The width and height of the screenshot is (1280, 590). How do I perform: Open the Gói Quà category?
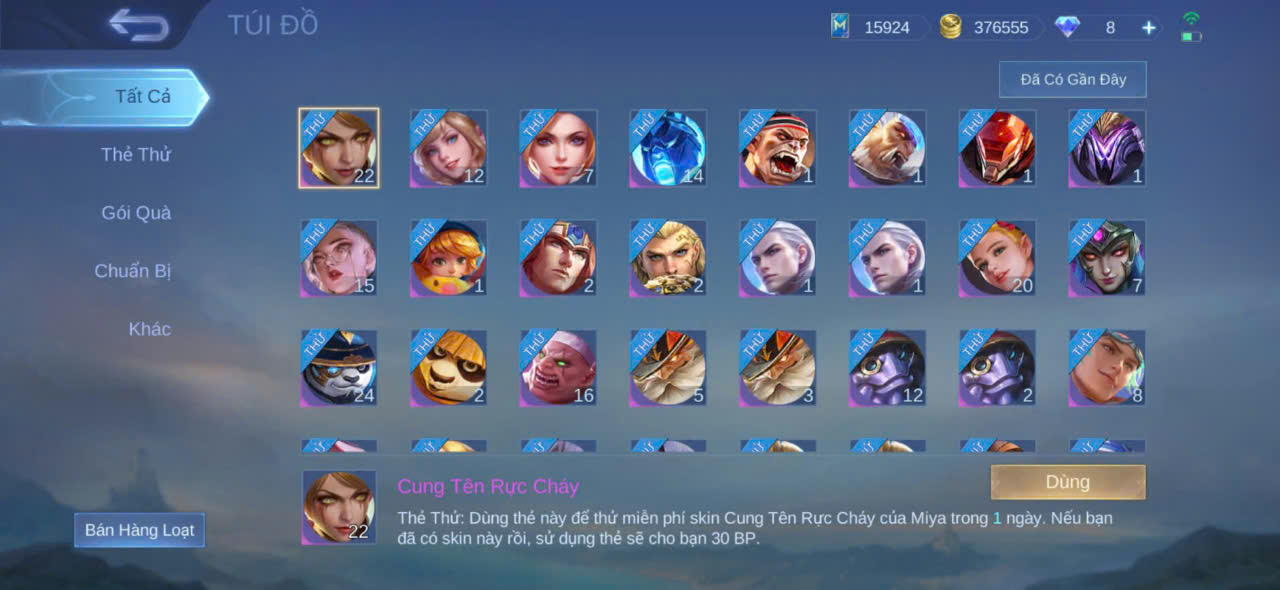[136, 213]
